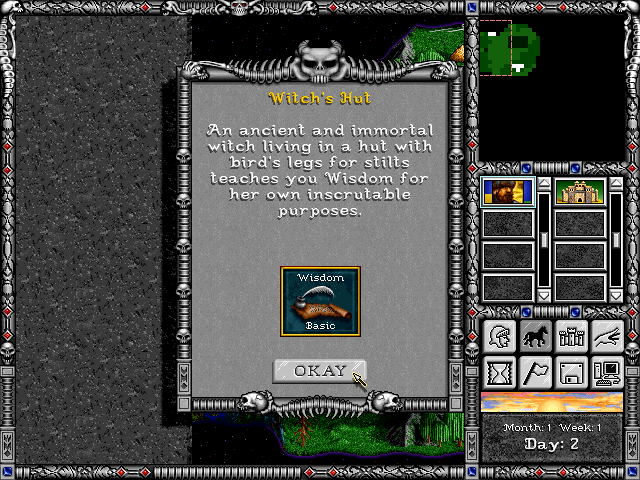The height and width of the screenshot is (480, 640).
Task: Choose the next hero helmet button
Action: [498, 337]
